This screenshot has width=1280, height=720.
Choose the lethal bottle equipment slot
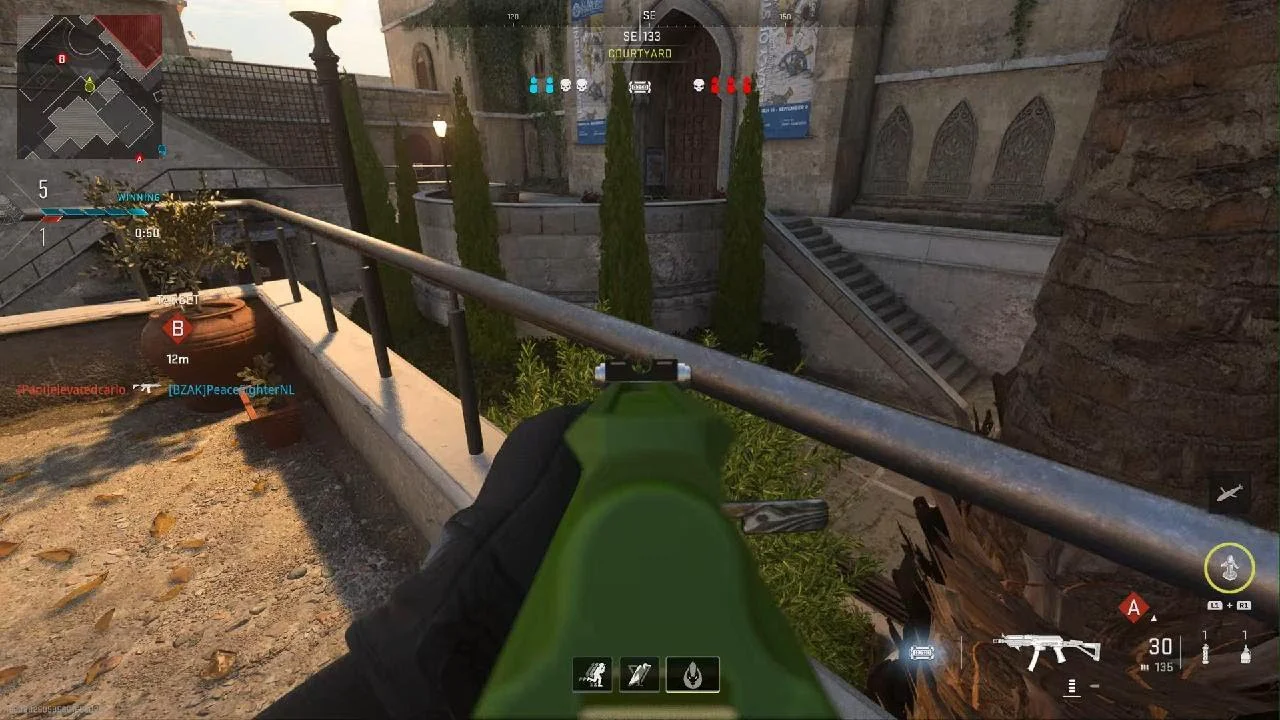point(1244,654)
